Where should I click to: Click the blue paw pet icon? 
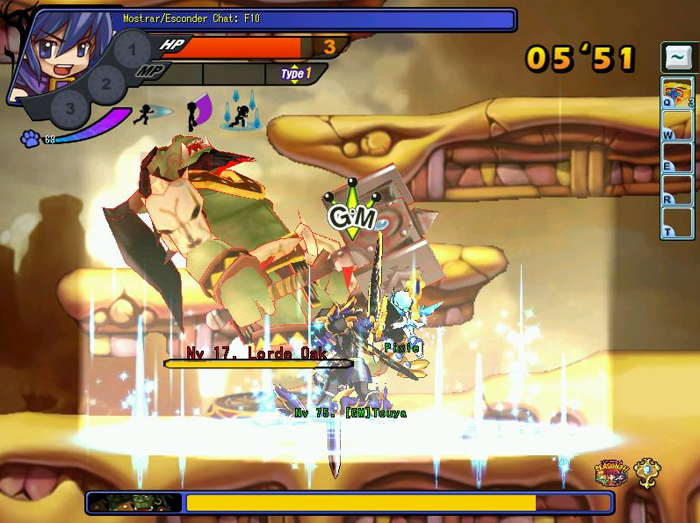click(30, 139)
